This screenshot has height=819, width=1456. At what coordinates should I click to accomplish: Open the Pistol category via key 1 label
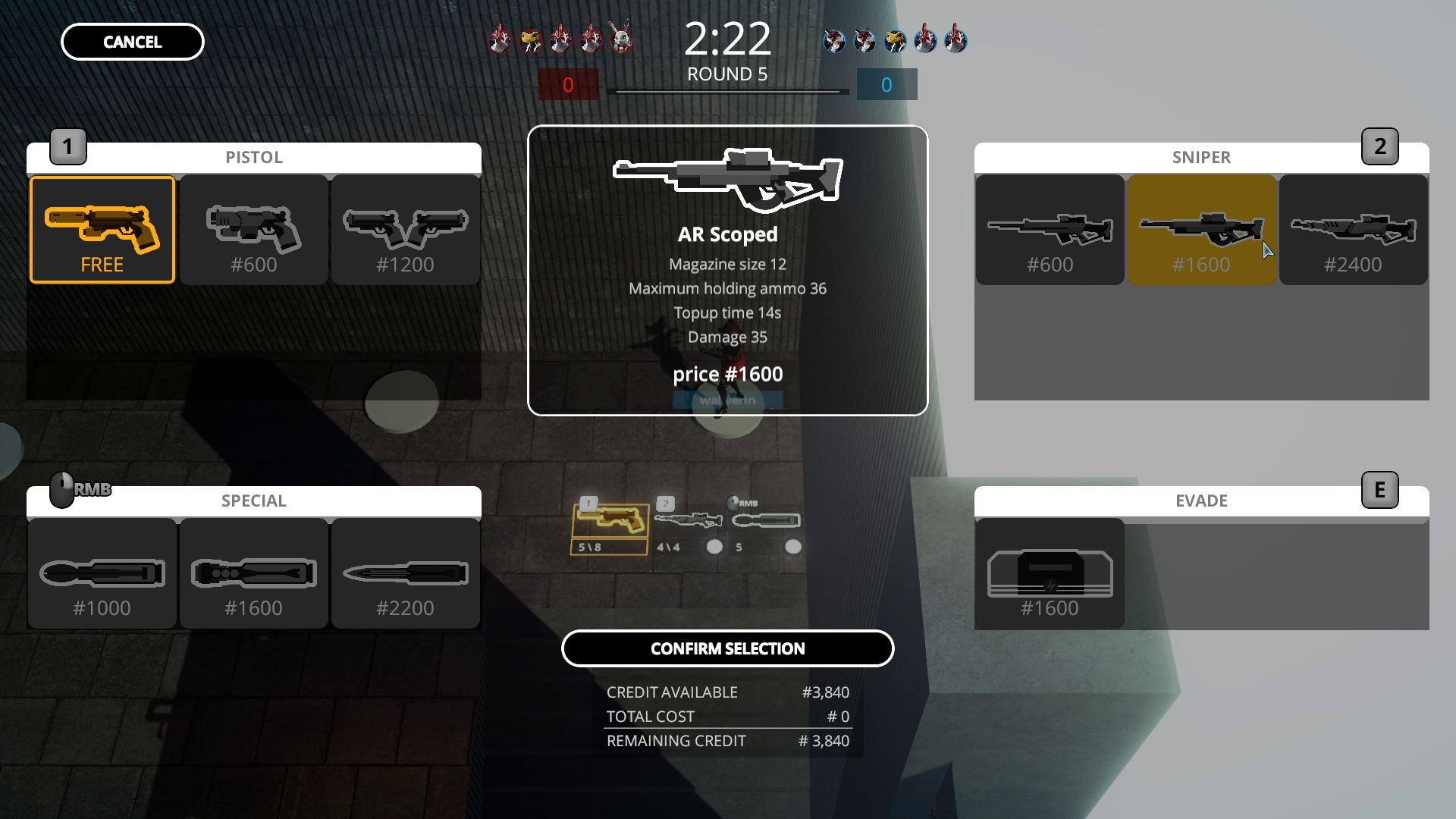pyautogui.click(x=67, y=146)
